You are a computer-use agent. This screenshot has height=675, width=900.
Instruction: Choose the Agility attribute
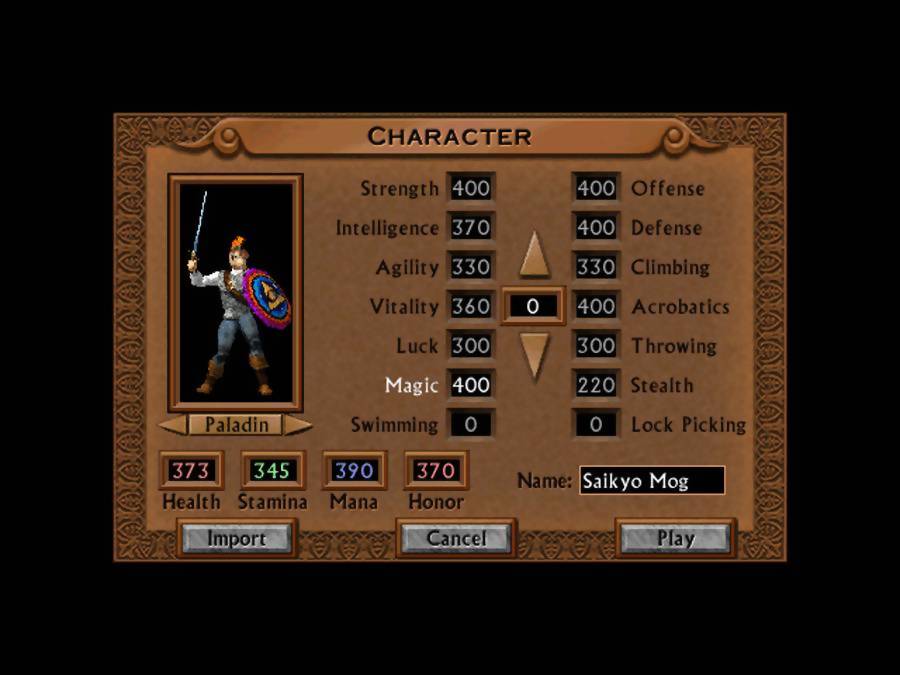pos(407,267)
